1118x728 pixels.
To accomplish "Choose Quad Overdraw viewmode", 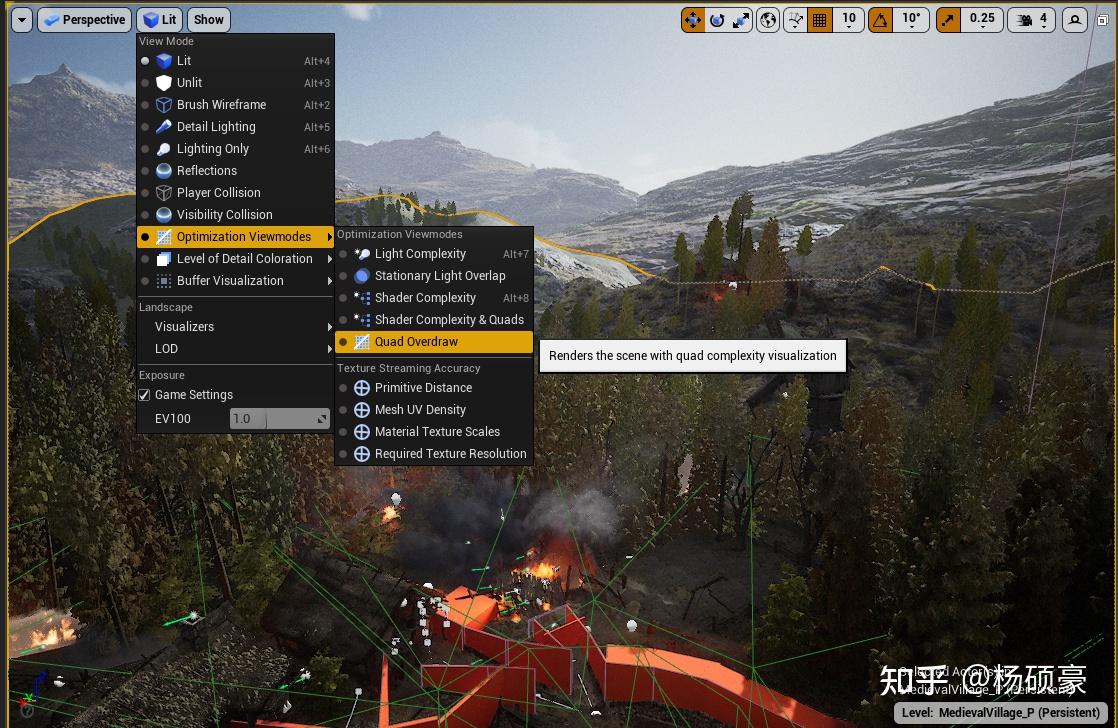I will pyautogui.click(x=416, y=342).
